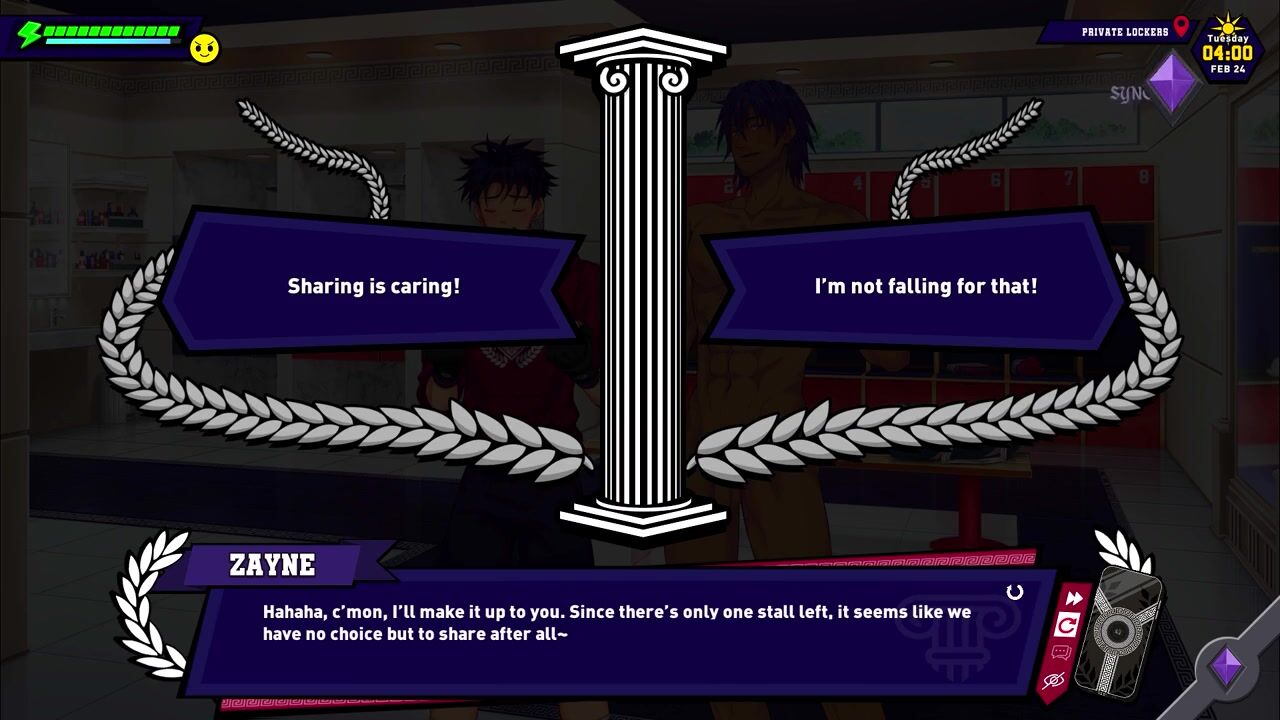The height and width of the screenshot is (720, 1280).
Task: Choose the "I'm not falling for that!" reply
Action: tap(925, 286)
